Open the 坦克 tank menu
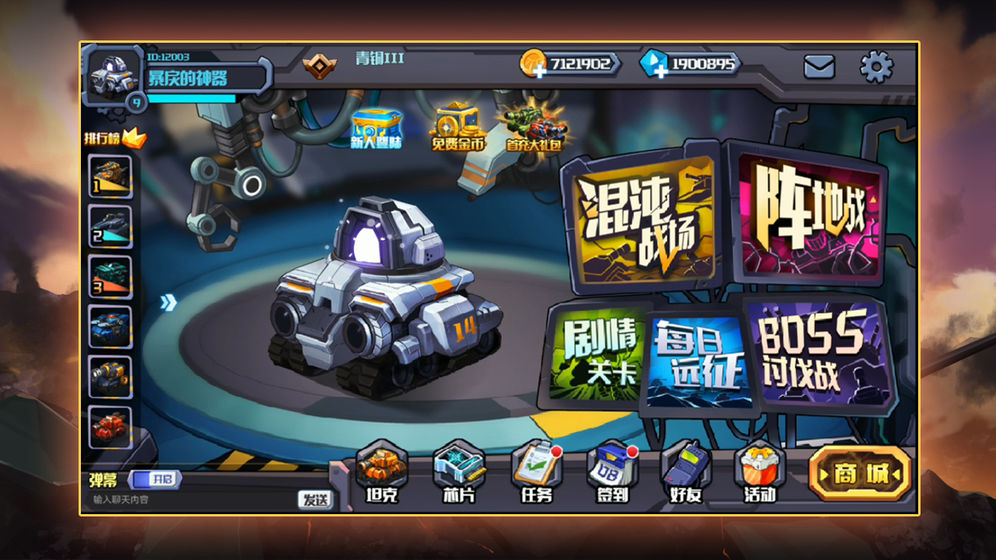This screenshot has height=560, width=996. [x=378, y=472]
